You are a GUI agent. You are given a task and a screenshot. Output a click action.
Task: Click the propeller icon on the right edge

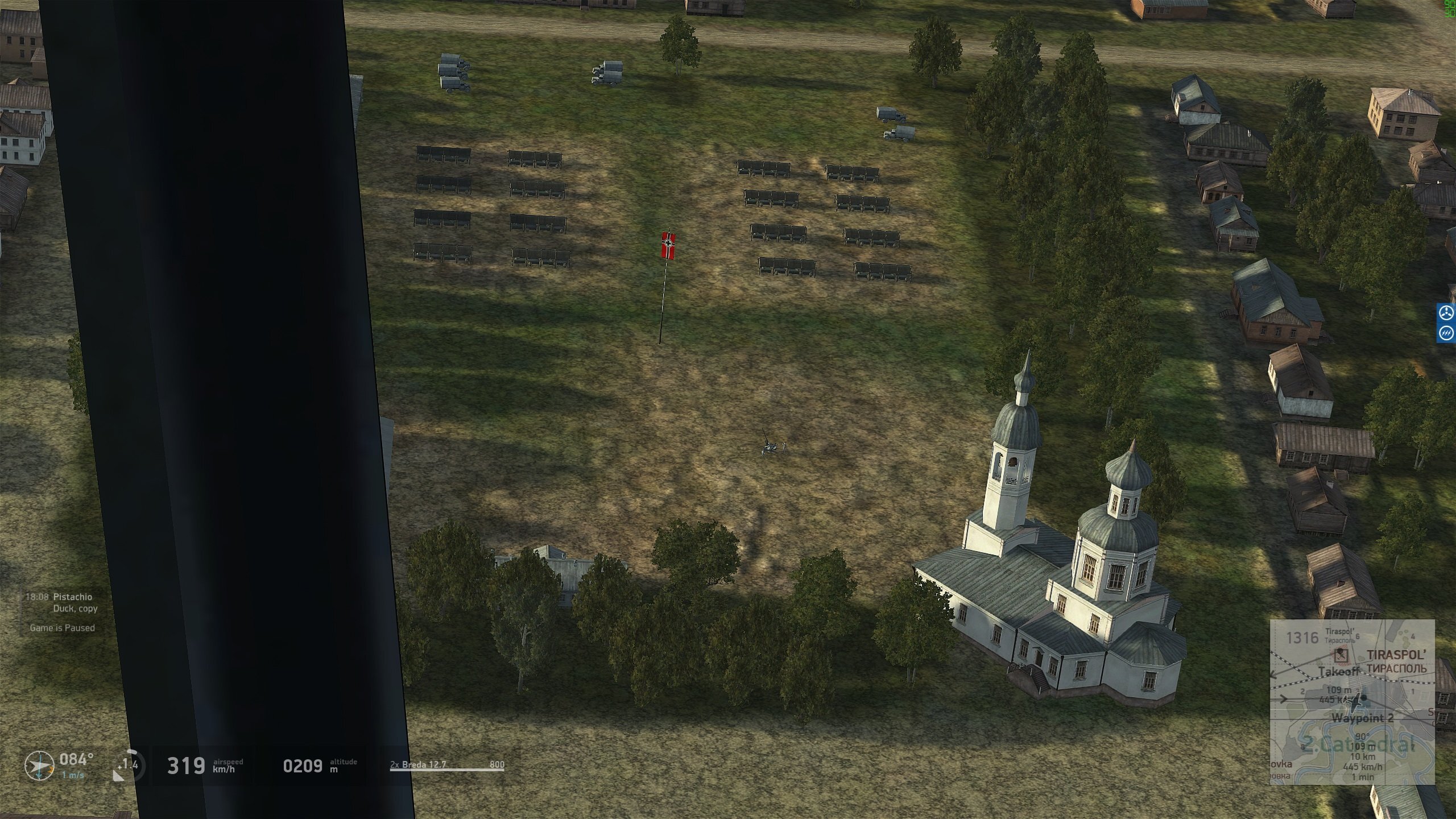click(x=1446, y=313)
